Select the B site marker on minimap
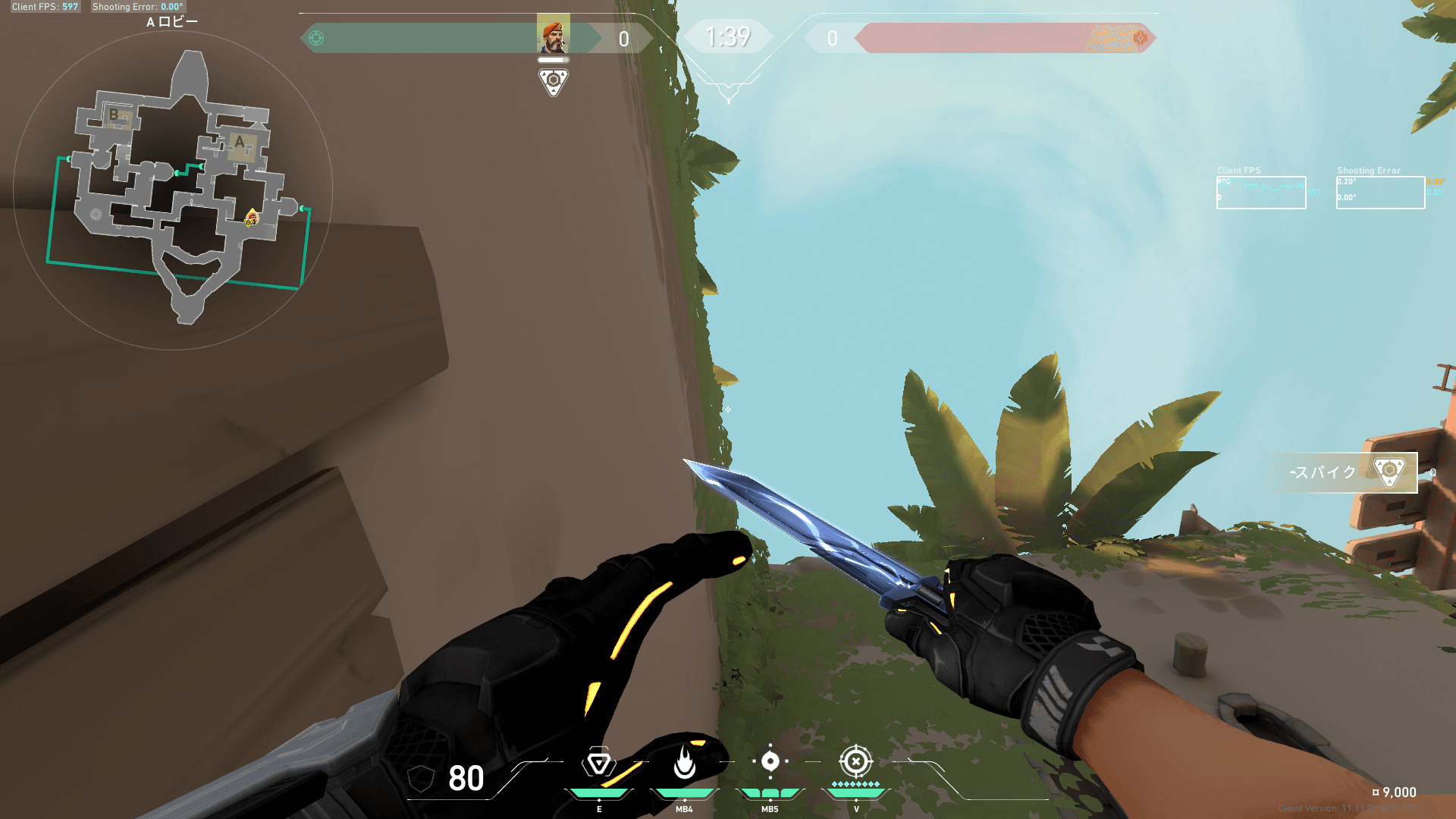The height and width of the screenshot is (819, 1456). 115,116
